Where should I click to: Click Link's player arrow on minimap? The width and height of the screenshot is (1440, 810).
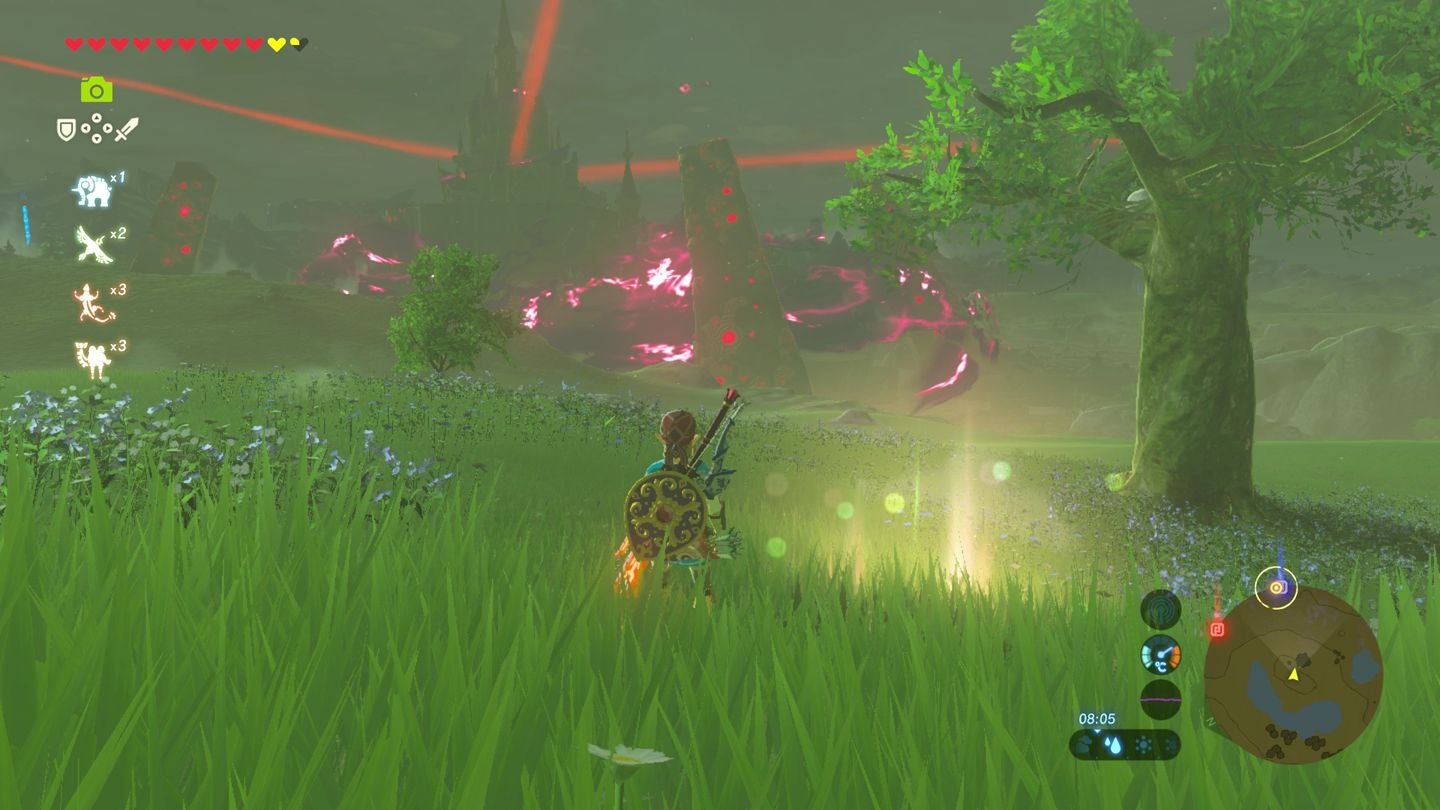coord(1293,675)
